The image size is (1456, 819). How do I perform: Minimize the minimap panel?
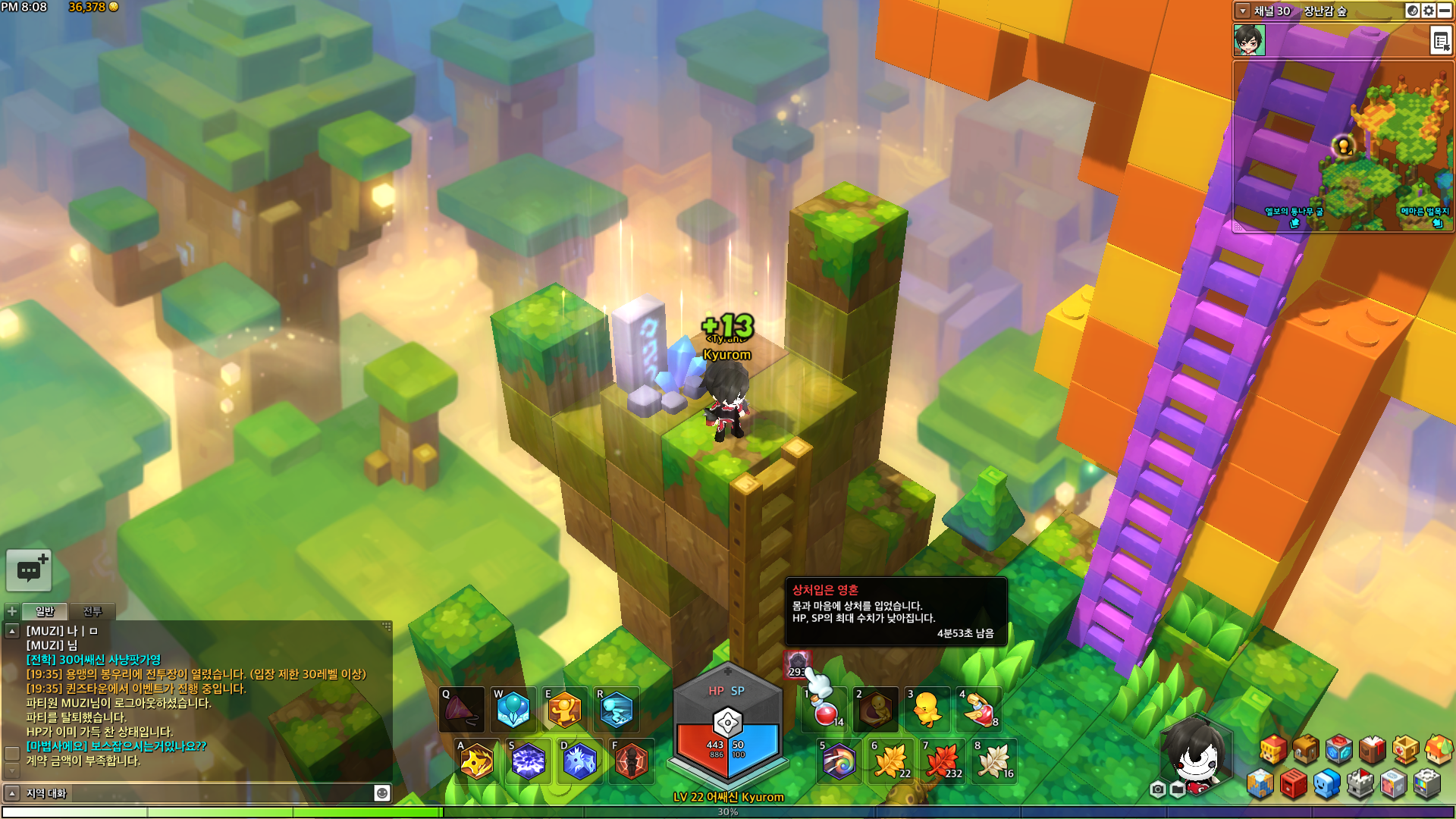tap(1445, 11)
